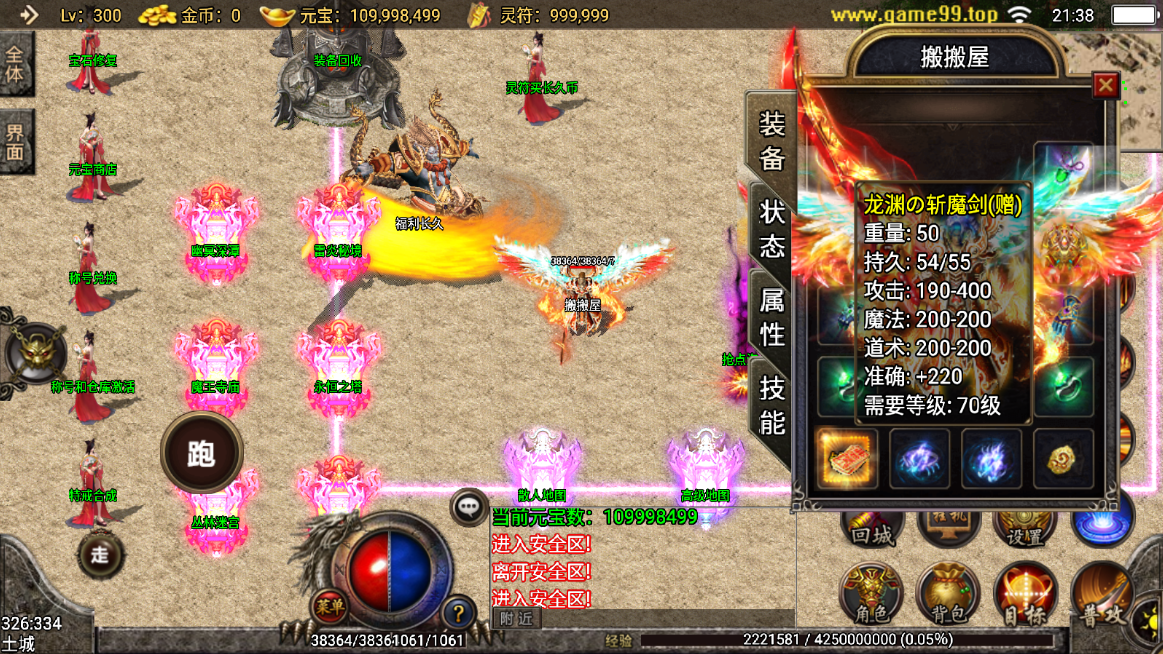
Task: Select the 属性 attributes tab
Action: [x=772, y=315]
